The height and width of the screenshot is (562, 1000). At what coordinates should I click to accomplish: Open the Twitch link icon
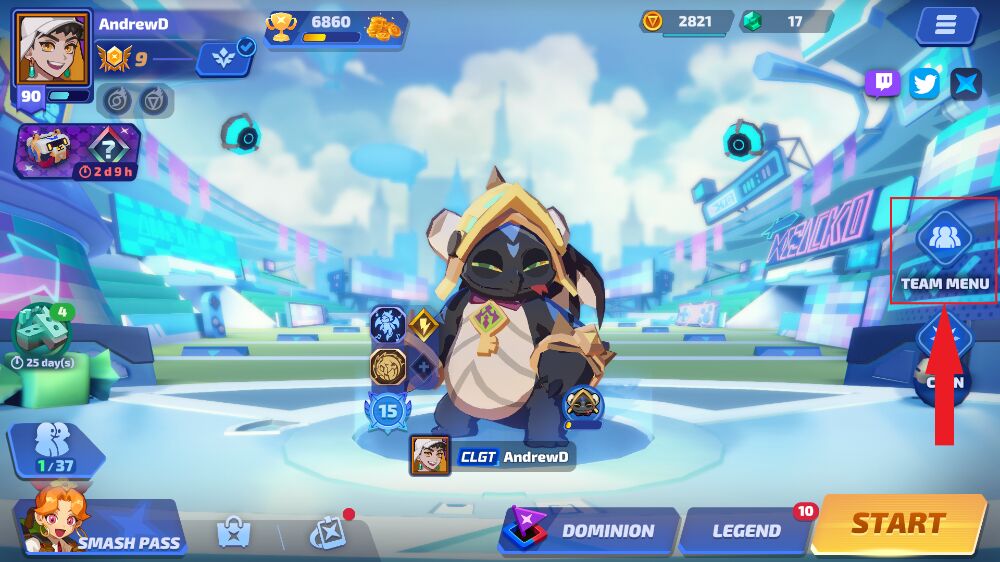[883, 83]
